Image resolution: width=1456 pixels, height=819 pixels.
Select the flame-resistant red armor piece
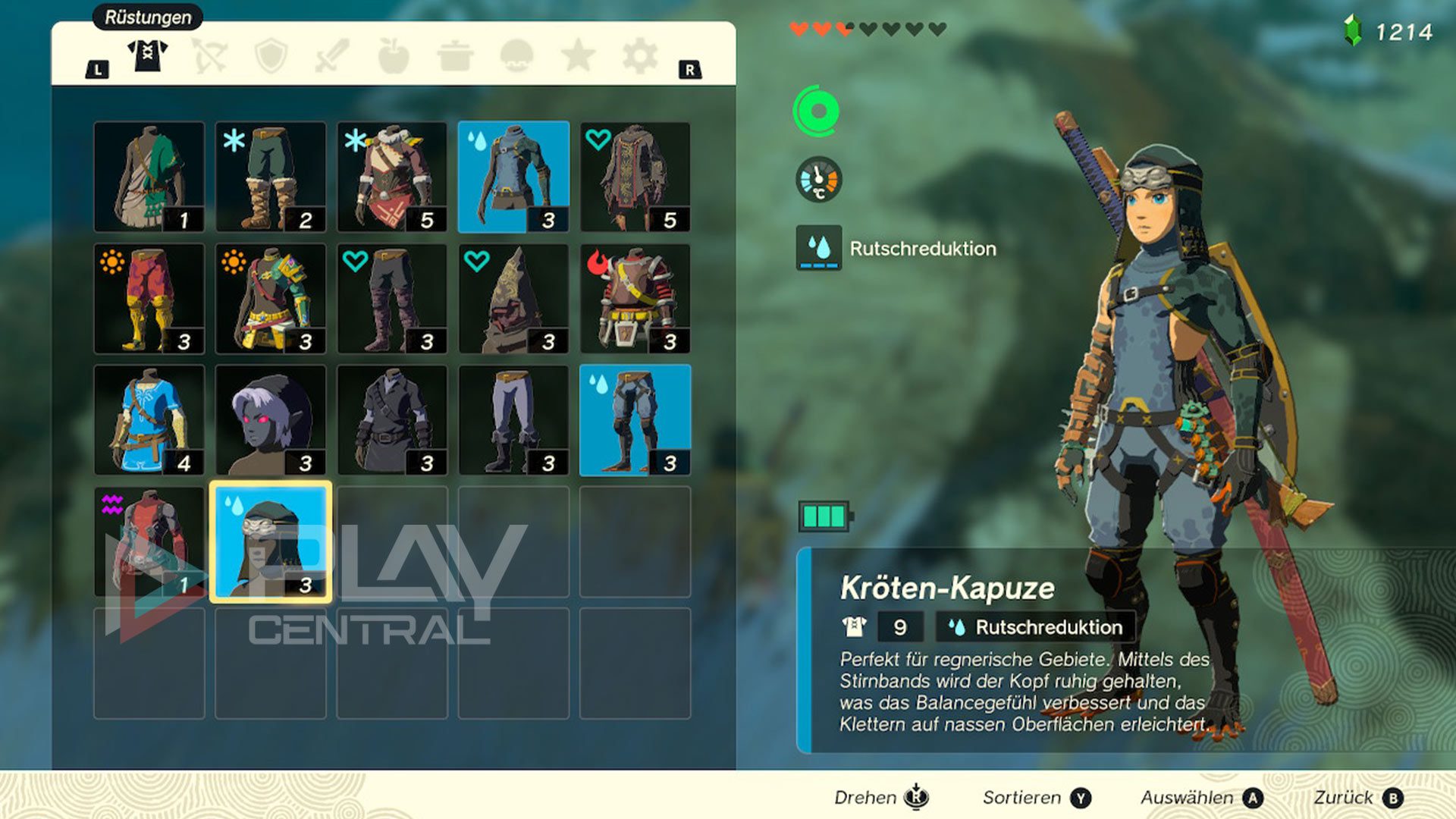[635, 299]
